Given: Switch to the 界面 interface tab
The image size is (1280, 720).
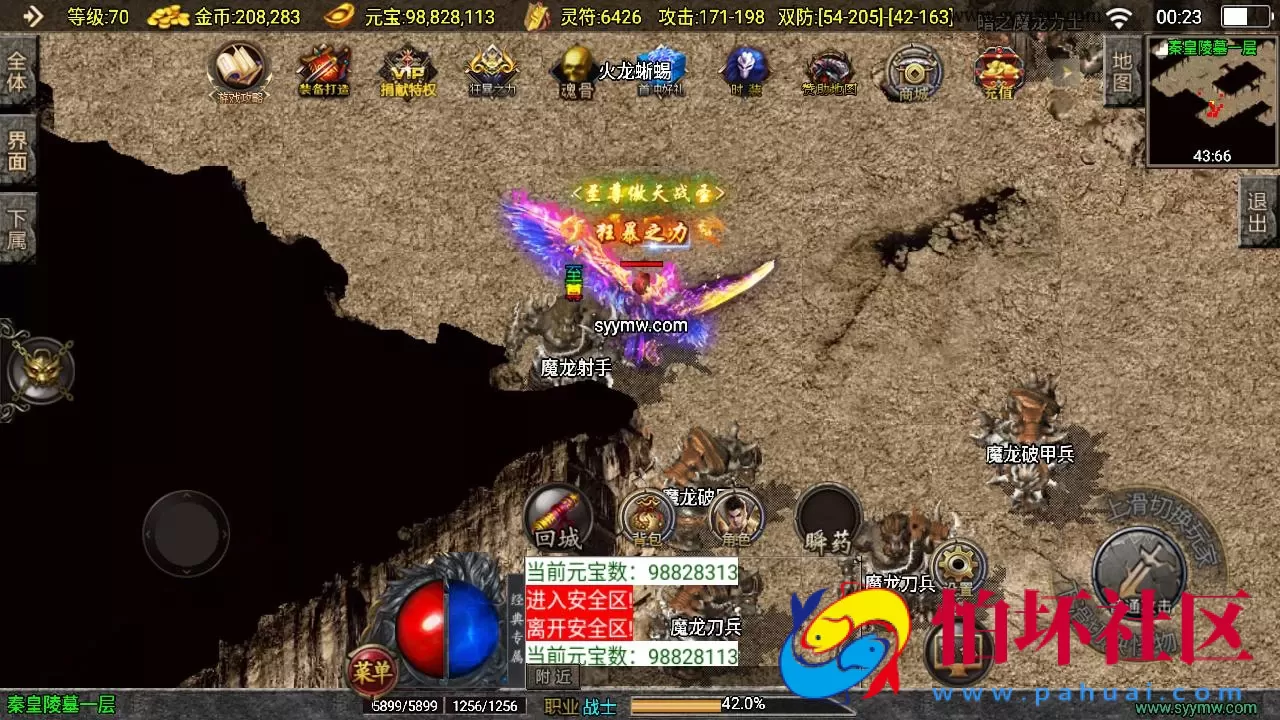Looking at the screenshot, I should pyautogui.click(x=19, y=150).
